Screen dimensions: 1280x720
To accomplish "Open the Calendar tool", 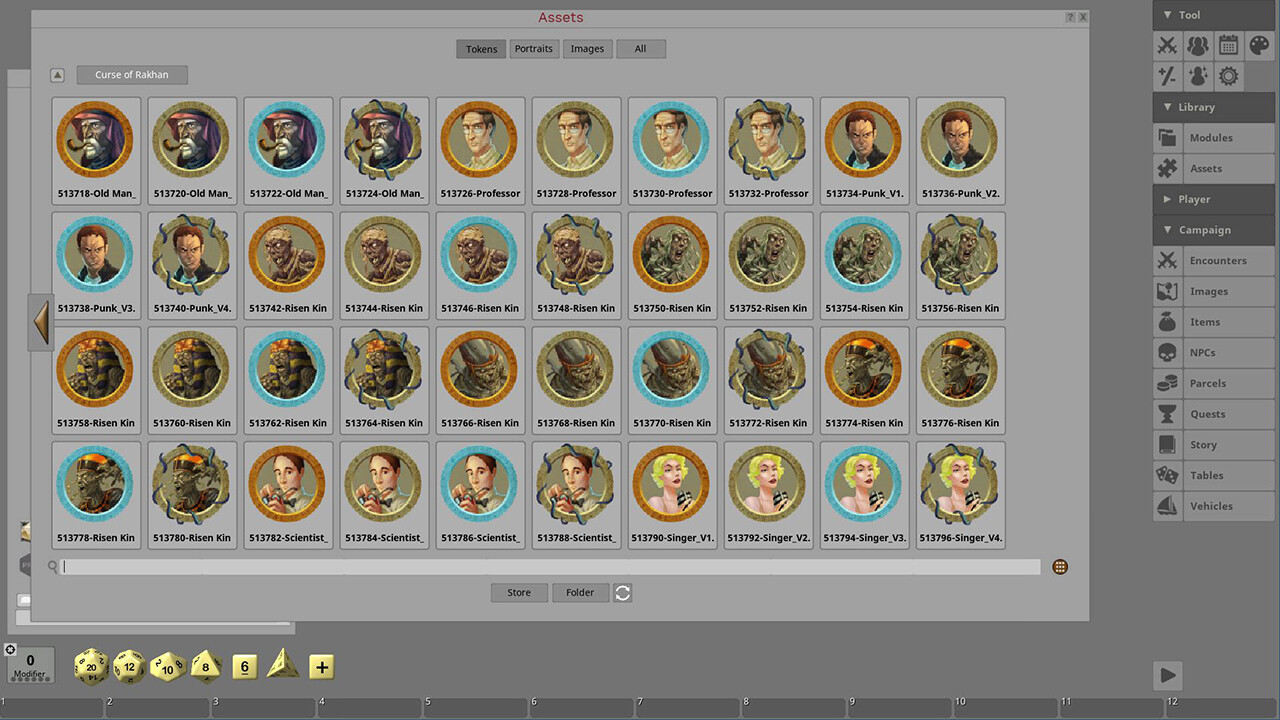I will [1227, 45].
